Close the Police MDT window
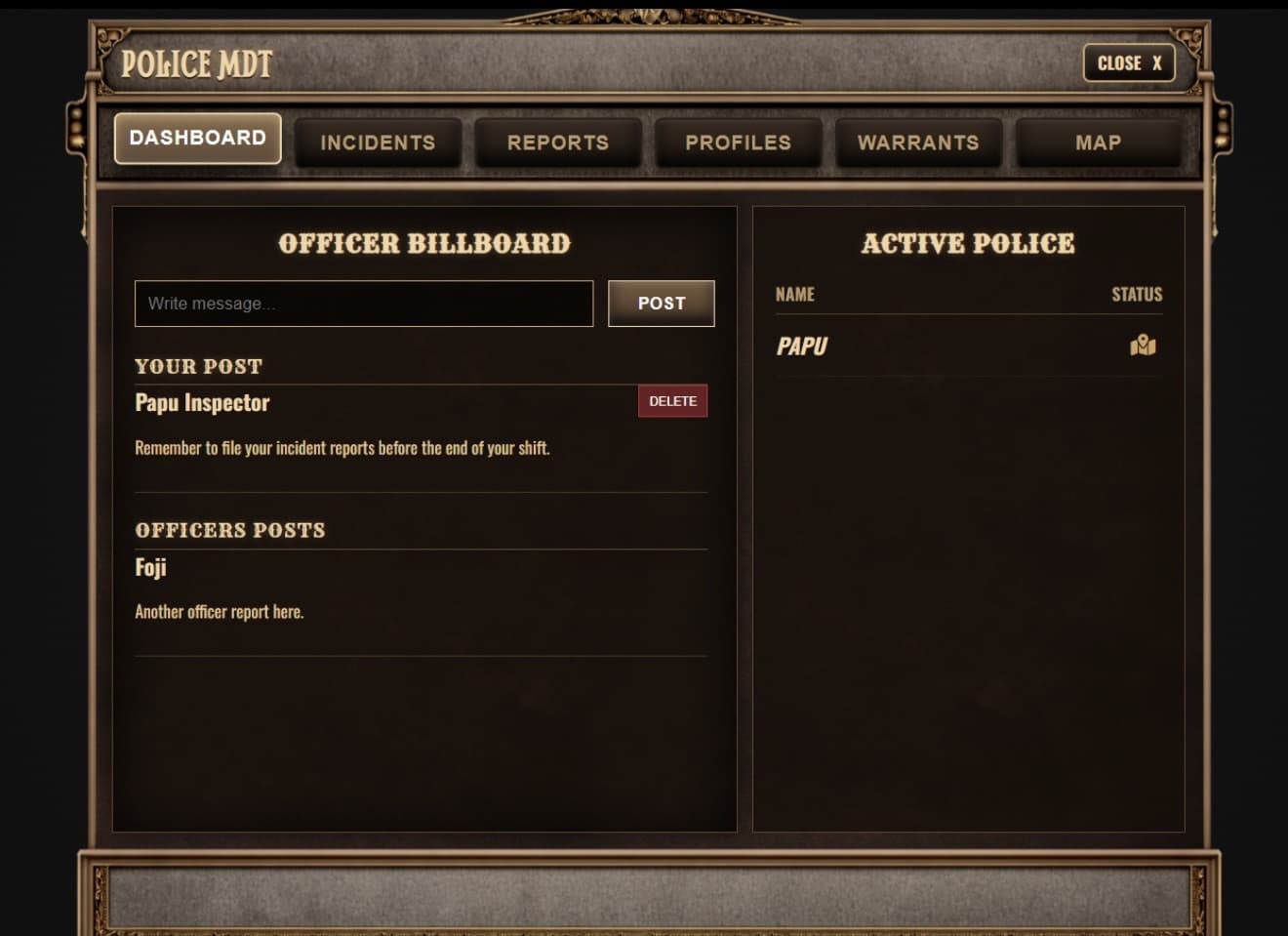The height and width of the screenshot is (936, 1288). point(1129,63)
